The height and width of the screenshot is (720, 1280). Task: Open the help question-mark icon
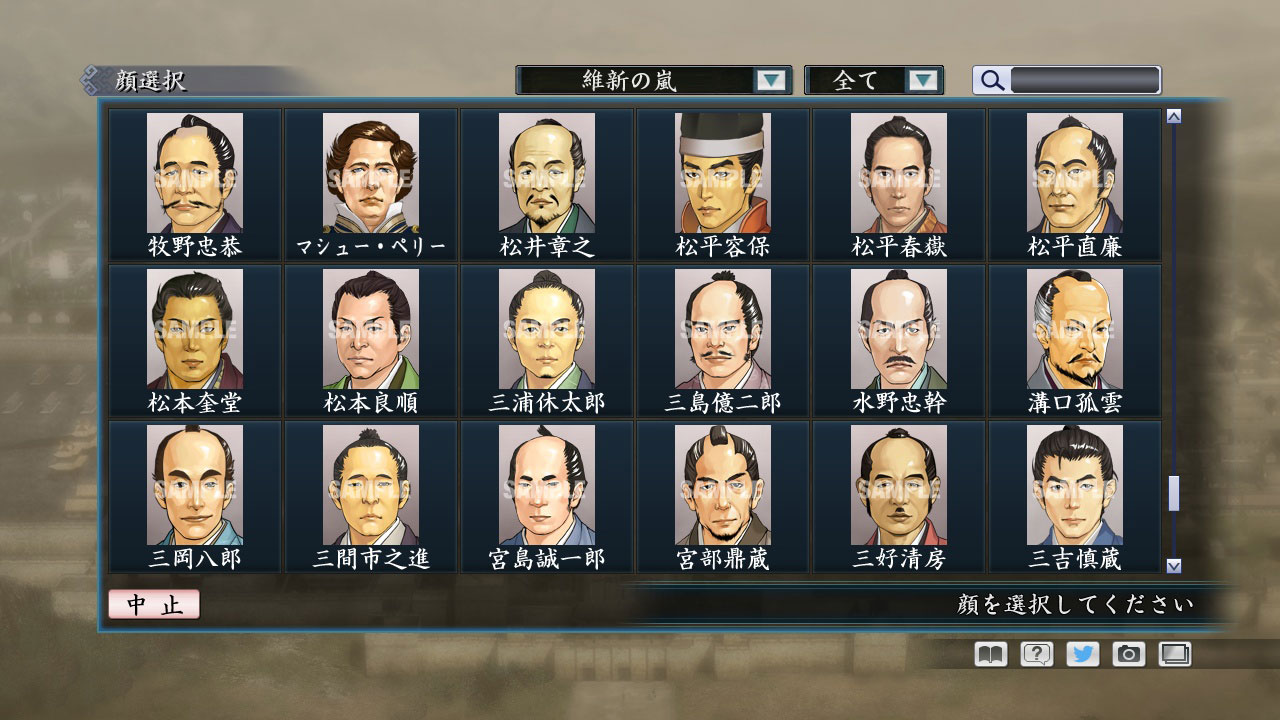1036,654
